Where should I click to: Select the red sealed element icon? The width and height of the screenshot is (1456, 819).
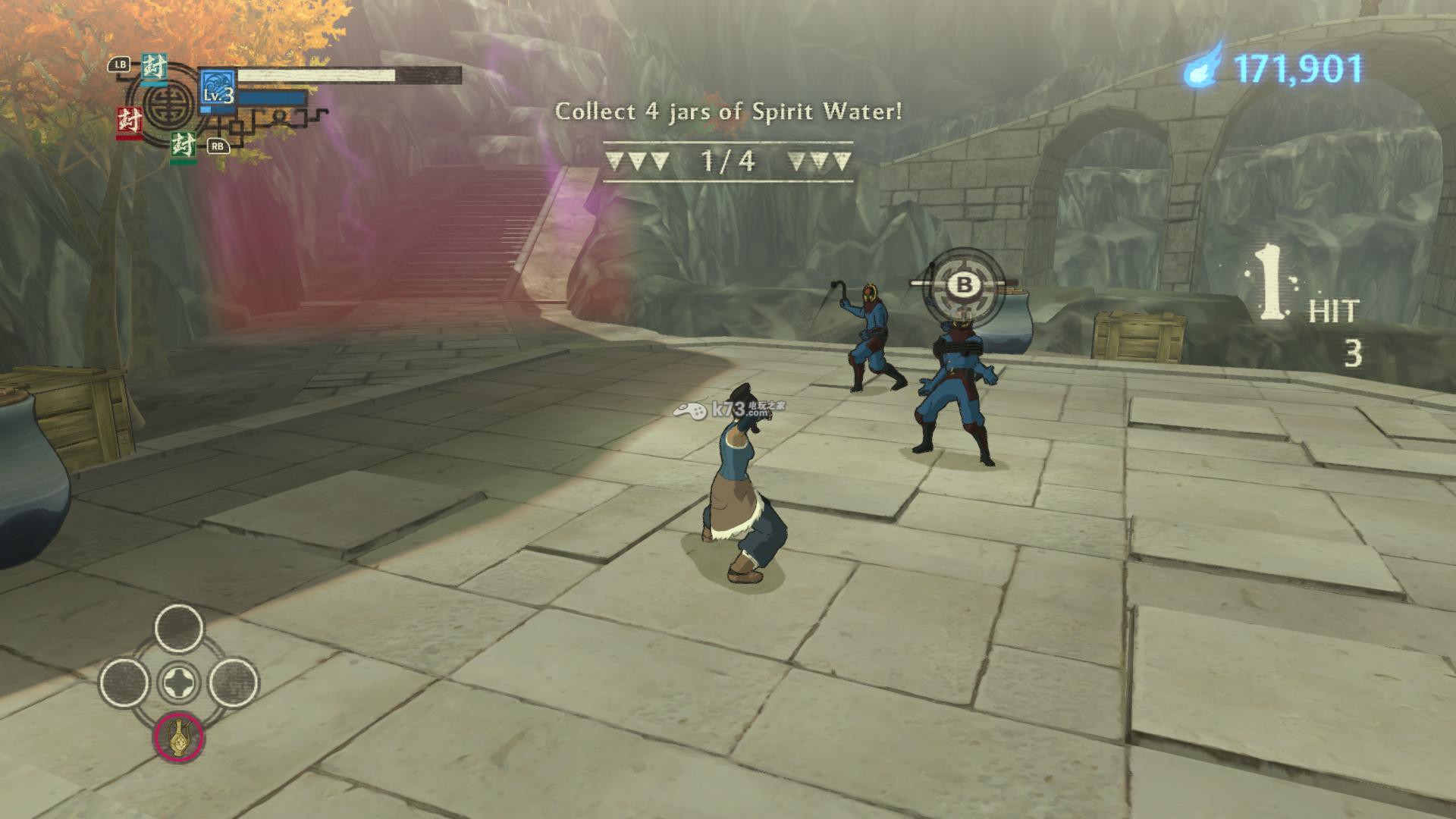129,121
